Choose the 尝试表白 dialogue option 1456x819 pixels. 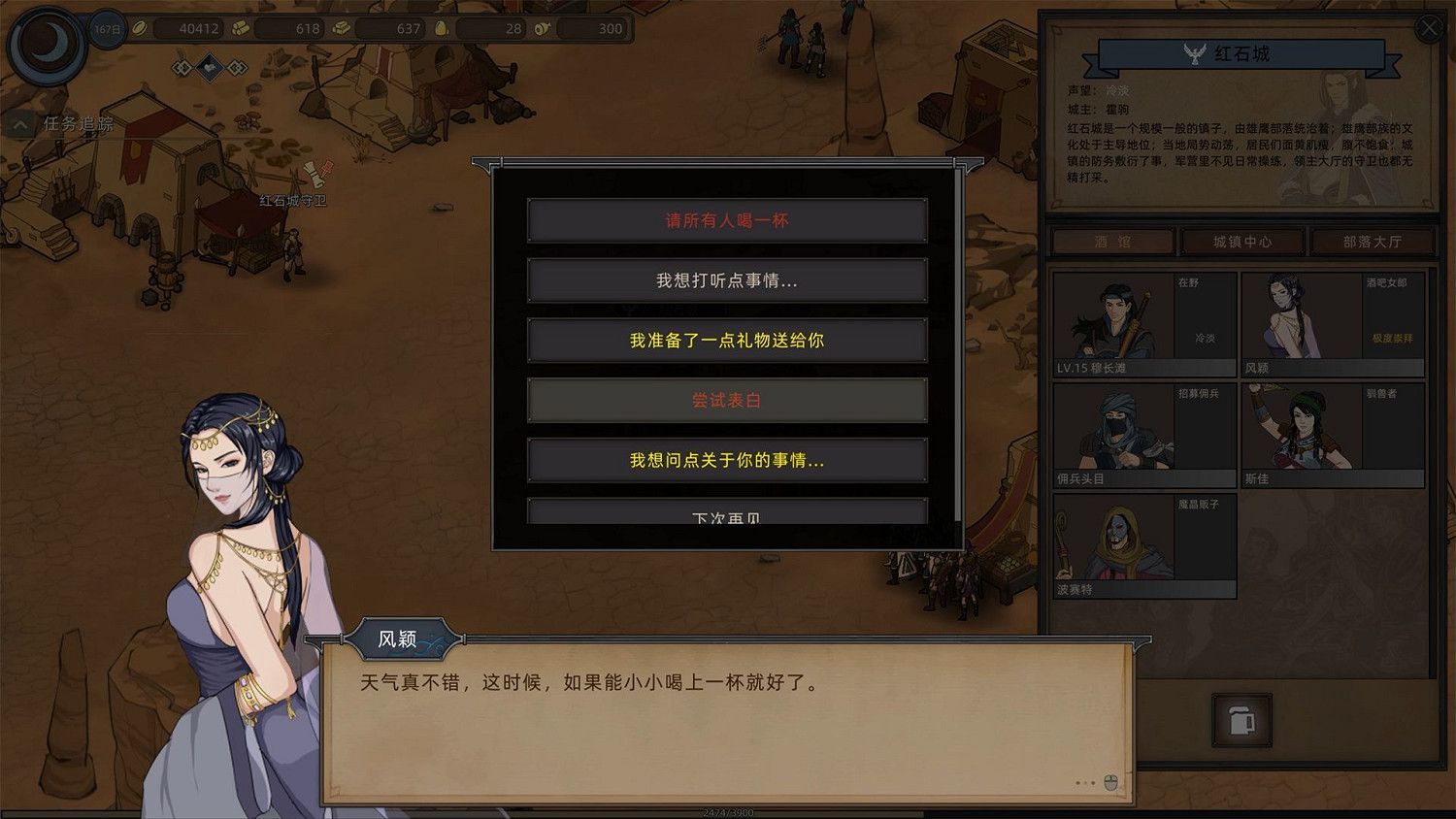coord(726,400)
